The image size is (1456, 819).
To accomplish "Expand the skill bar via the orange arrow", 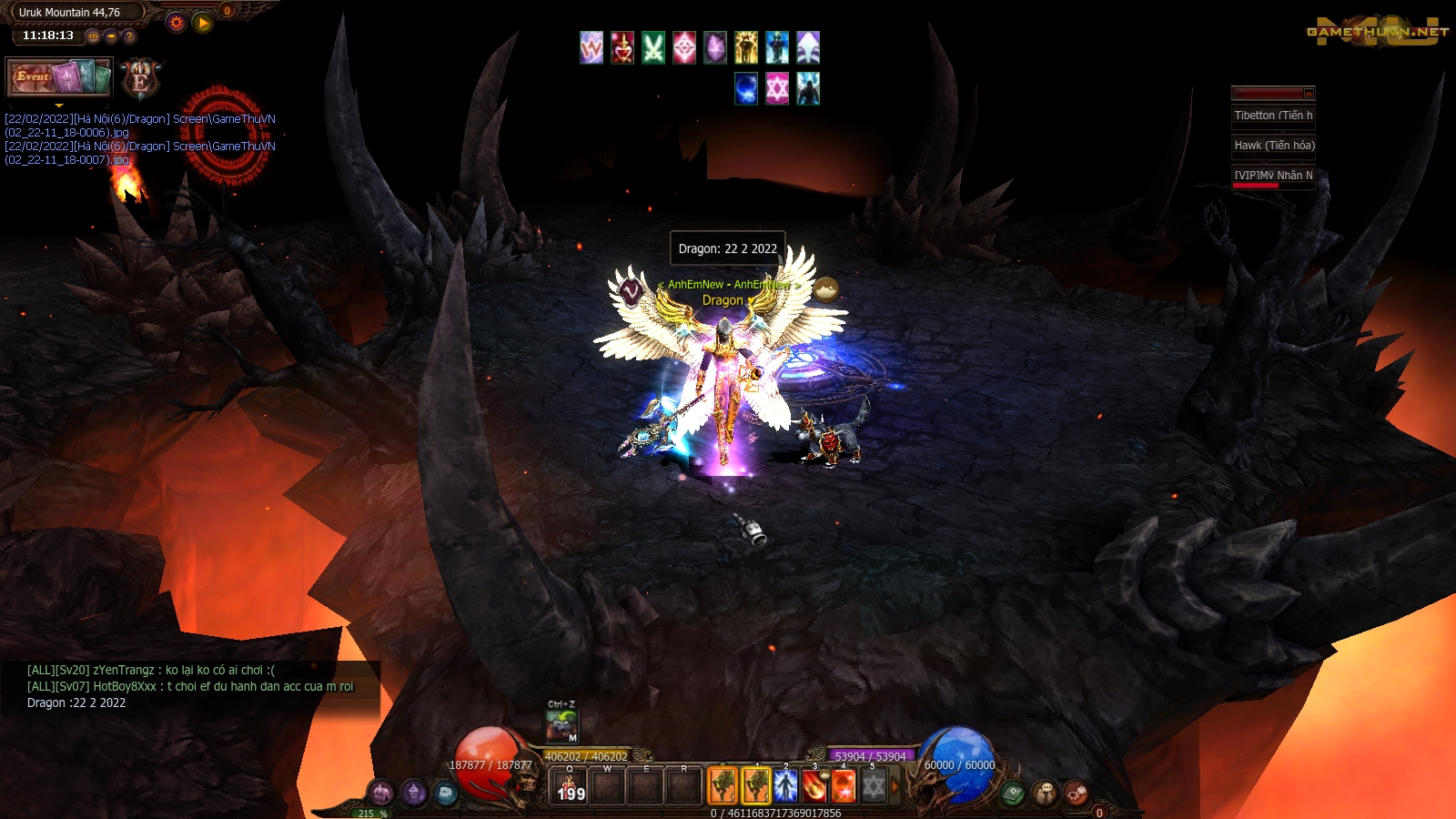I will [894, 786].
